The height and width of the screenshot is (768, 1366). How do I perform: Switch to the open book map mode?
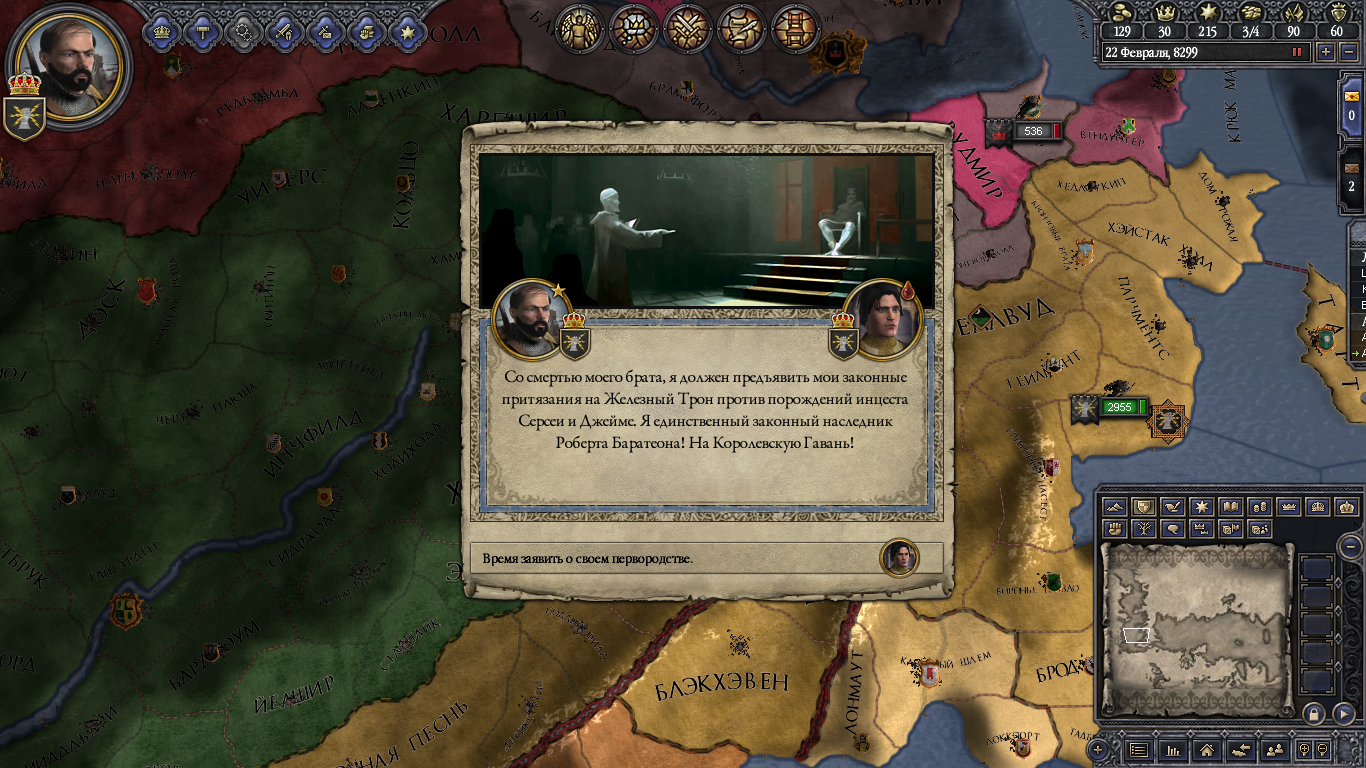[x=1231, y=507]
